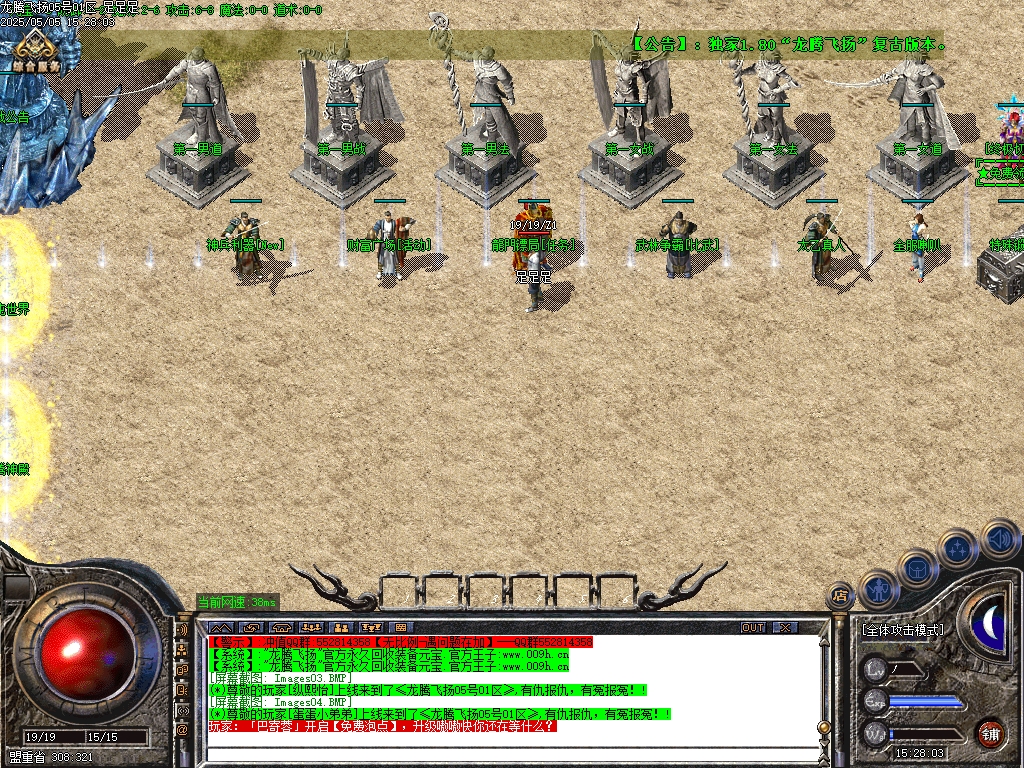Close the chat panel with X button
This screenshot has height=768, width=1024.
(x=786, y=627)
